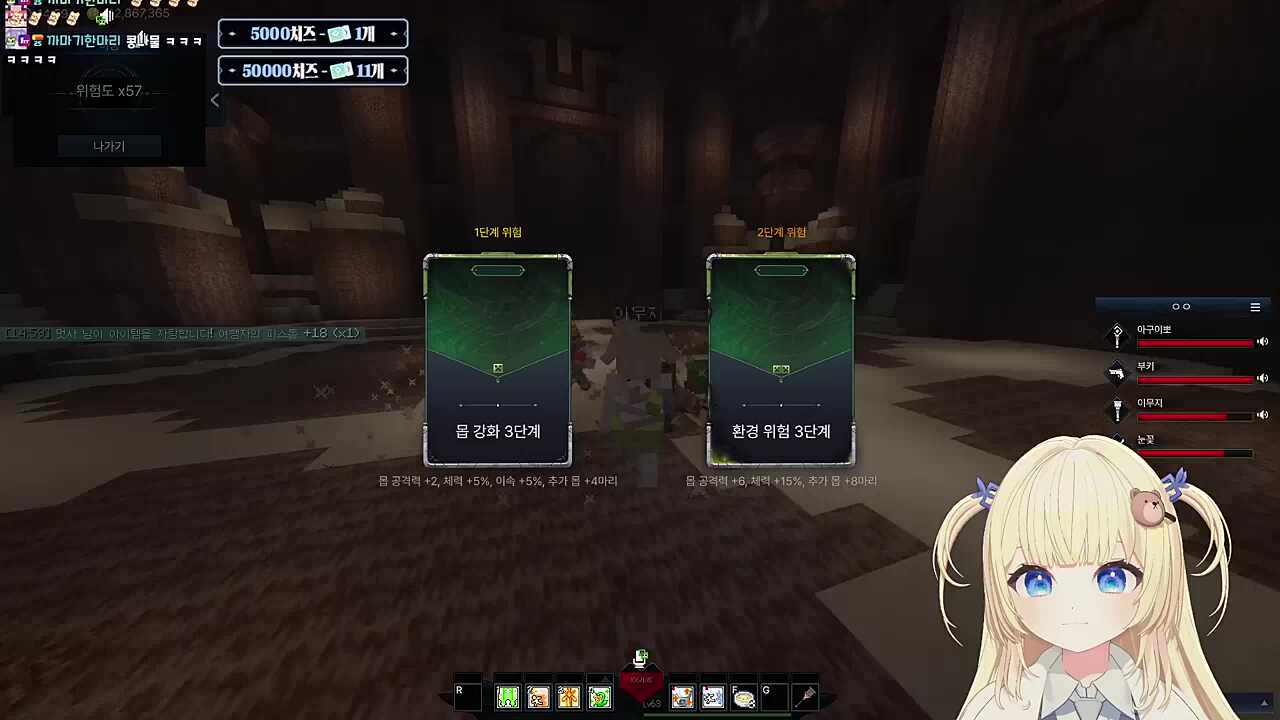Mute the 부키 sound channel
The height and width of the screenshot is (720, 1280).
pyautogui.click(x=1262, y=377)
